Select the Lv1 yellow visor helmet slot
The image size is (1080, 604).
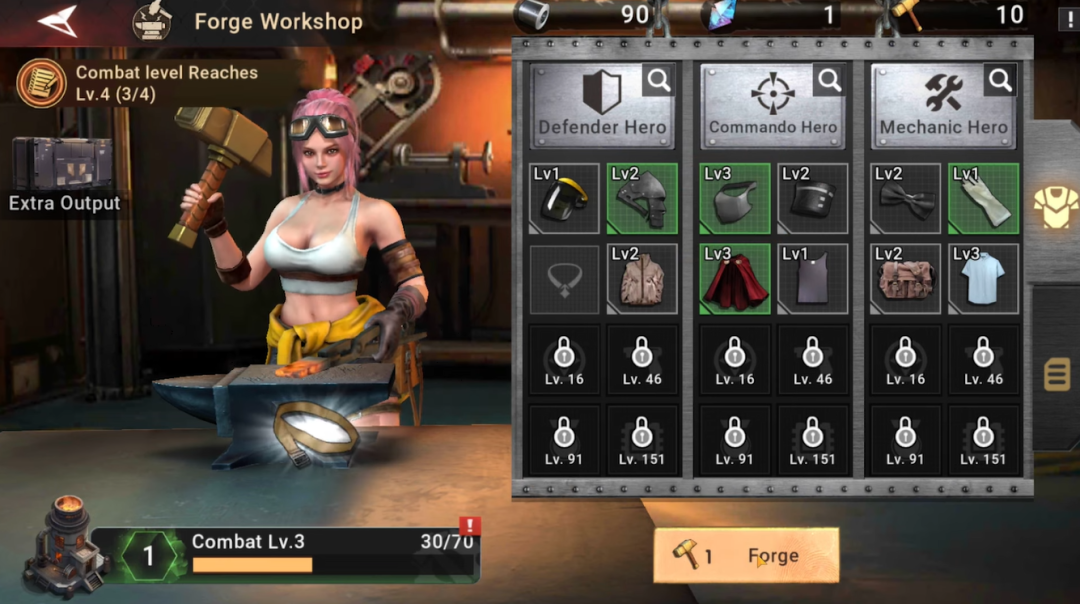click(x=564, y=199)
